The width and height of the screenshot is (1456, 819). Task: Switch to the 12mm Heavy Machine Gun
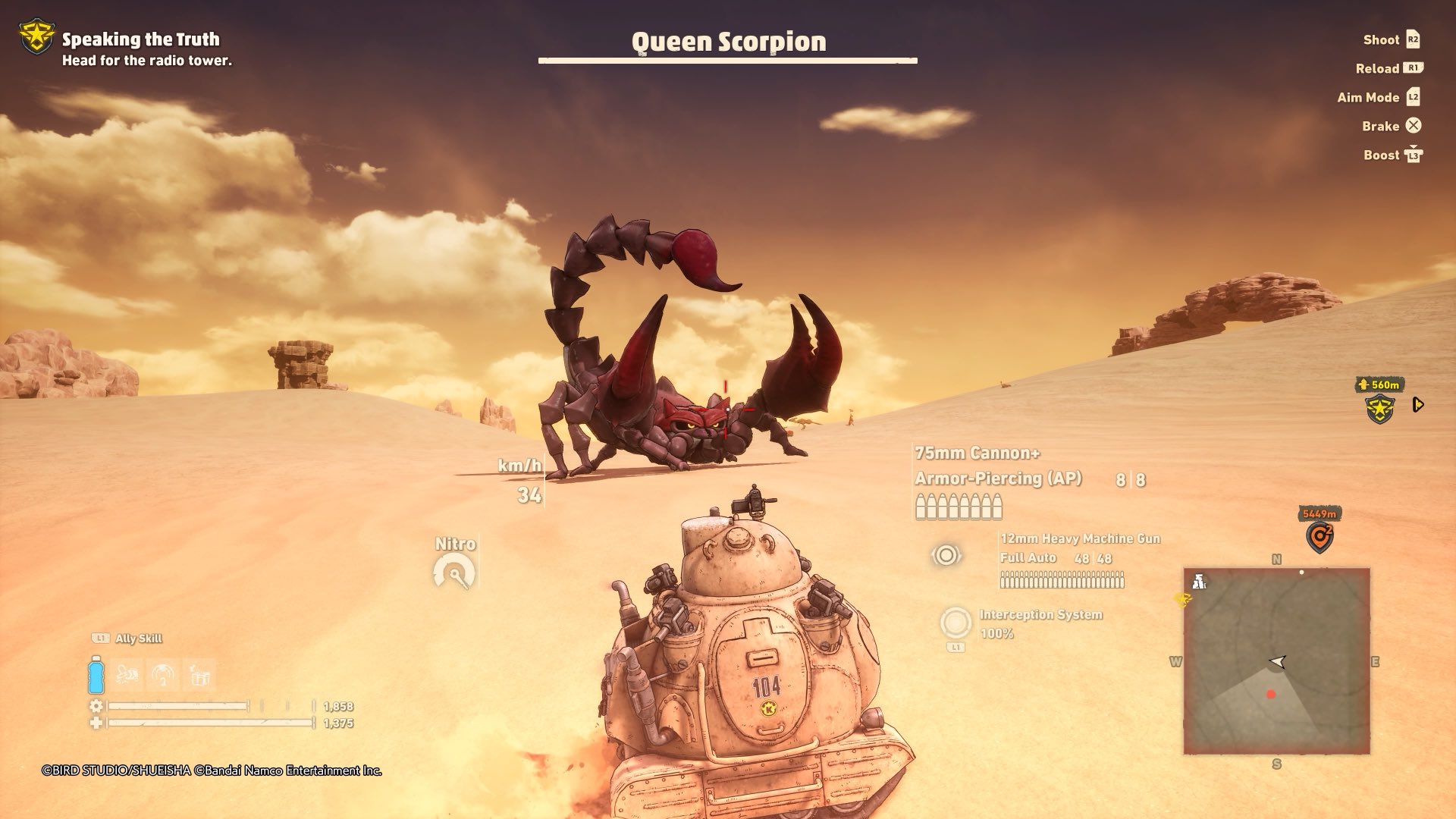(x=1080, y=539)
